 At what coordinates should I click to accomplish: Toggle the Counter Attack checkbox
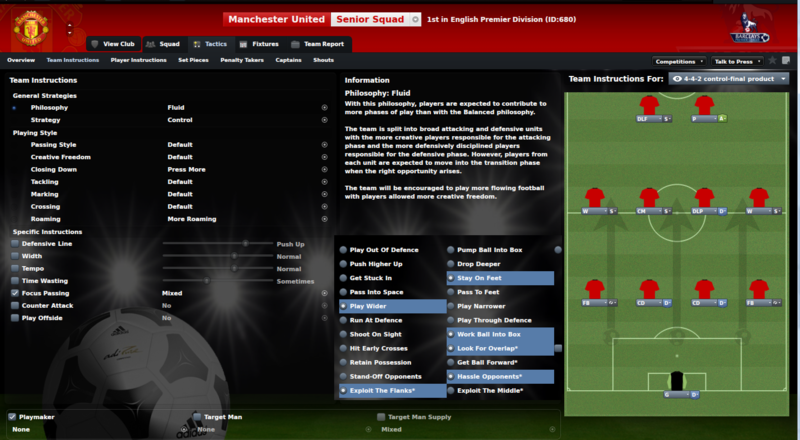point(15,305)
